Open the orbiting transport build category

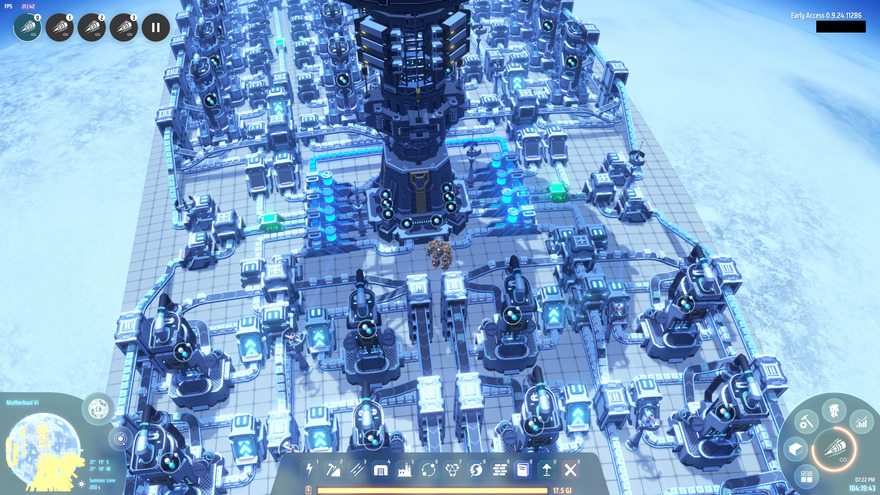point(429,469)
